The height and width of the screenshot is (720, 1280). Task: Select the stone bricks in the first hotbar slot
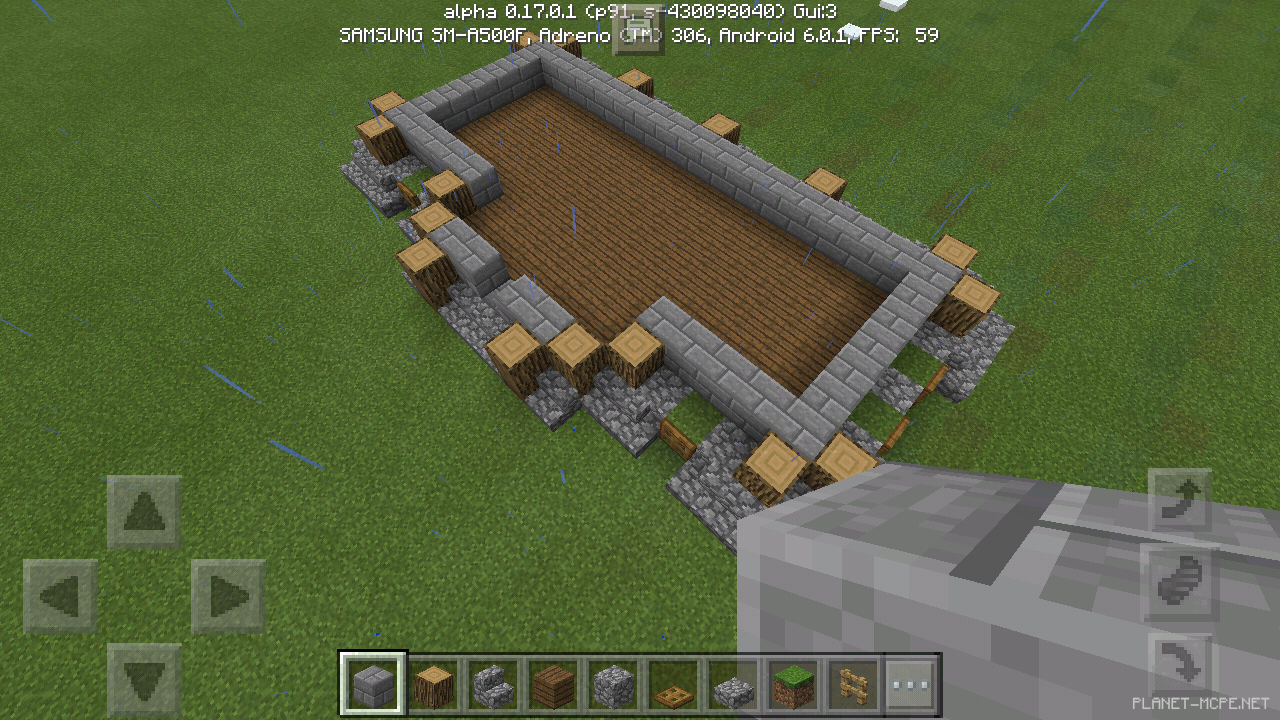pos(373,683)
